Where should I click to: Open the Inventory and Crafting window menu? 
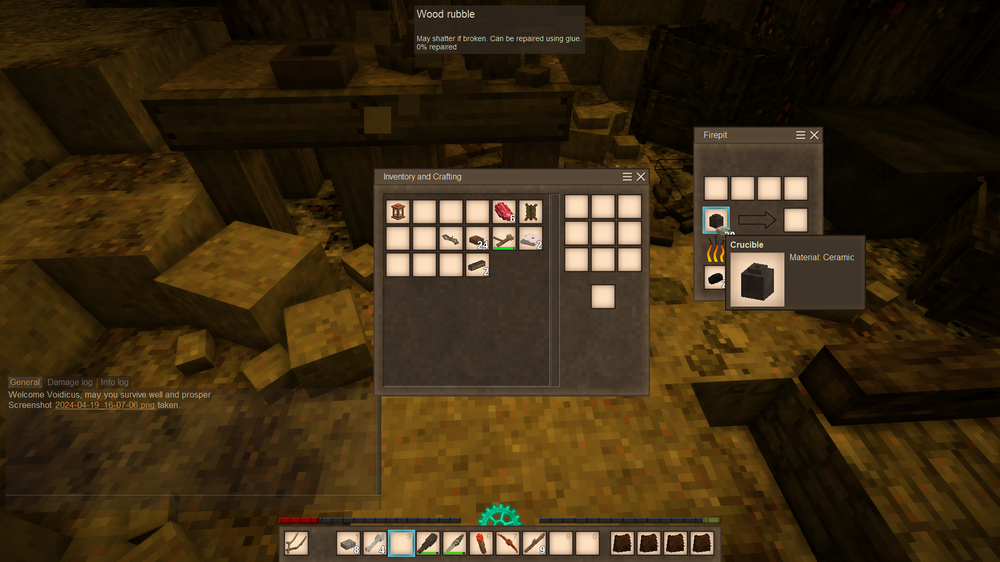coord(627,177)
